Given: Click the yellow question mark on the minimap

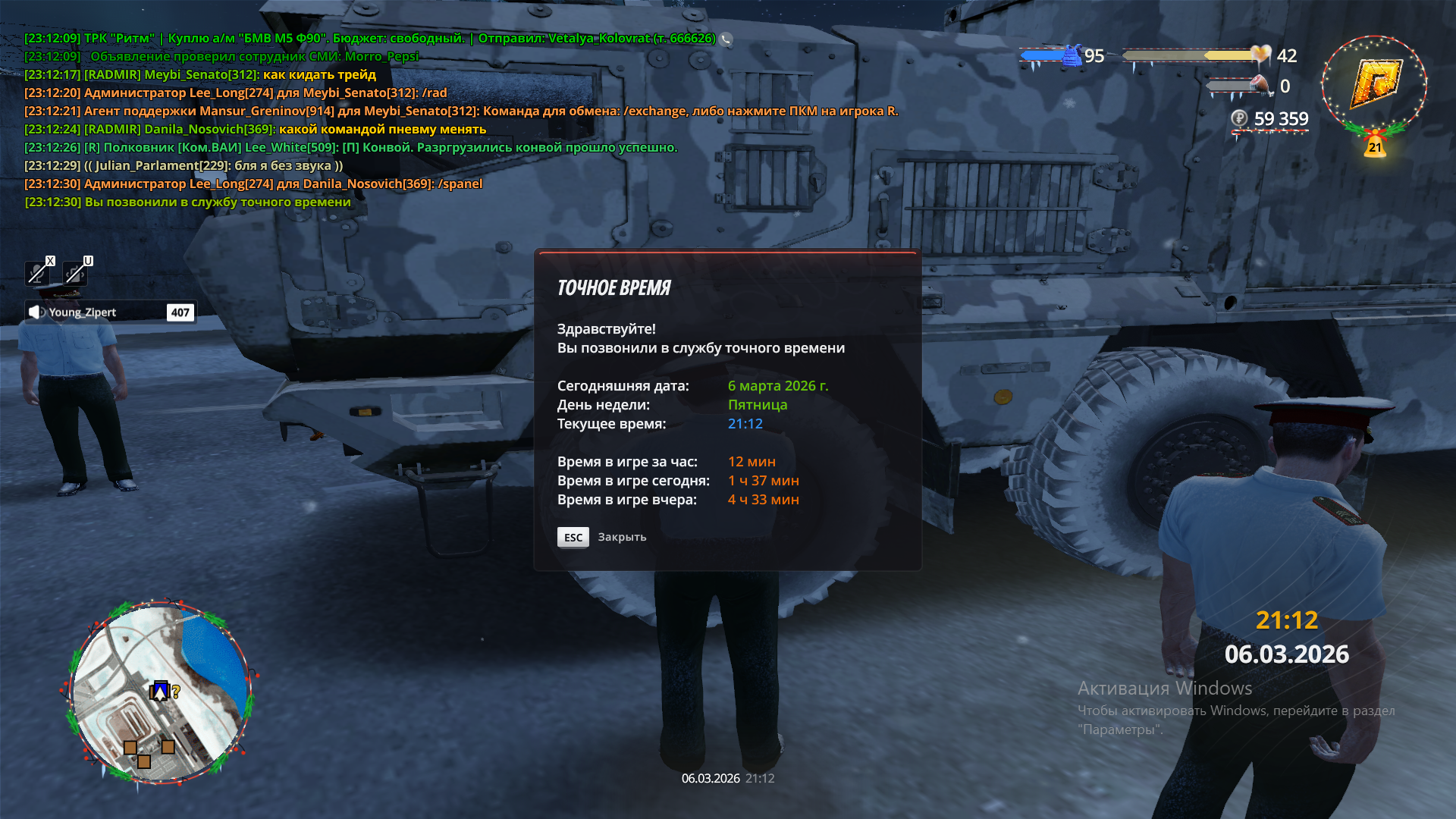Looking at the screenshot, I should 176,692.
